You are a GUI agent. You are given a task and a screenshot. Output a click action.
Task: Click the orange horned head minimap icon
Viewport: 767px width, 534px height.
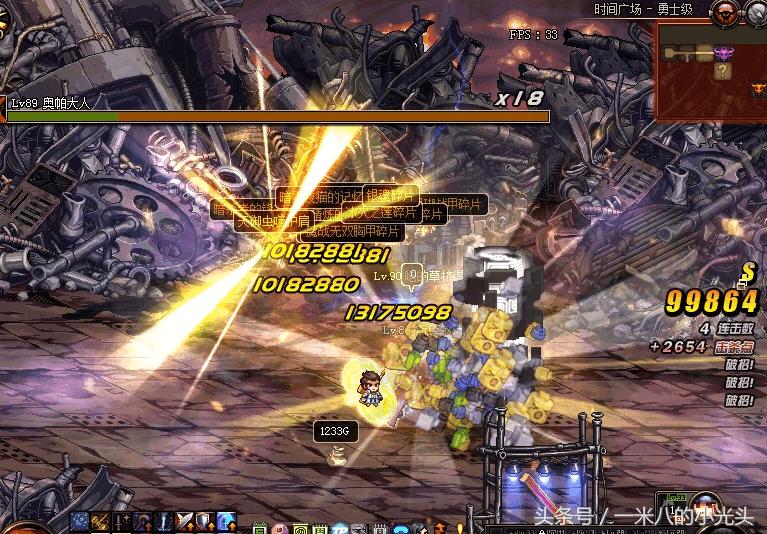coord(757,90)
